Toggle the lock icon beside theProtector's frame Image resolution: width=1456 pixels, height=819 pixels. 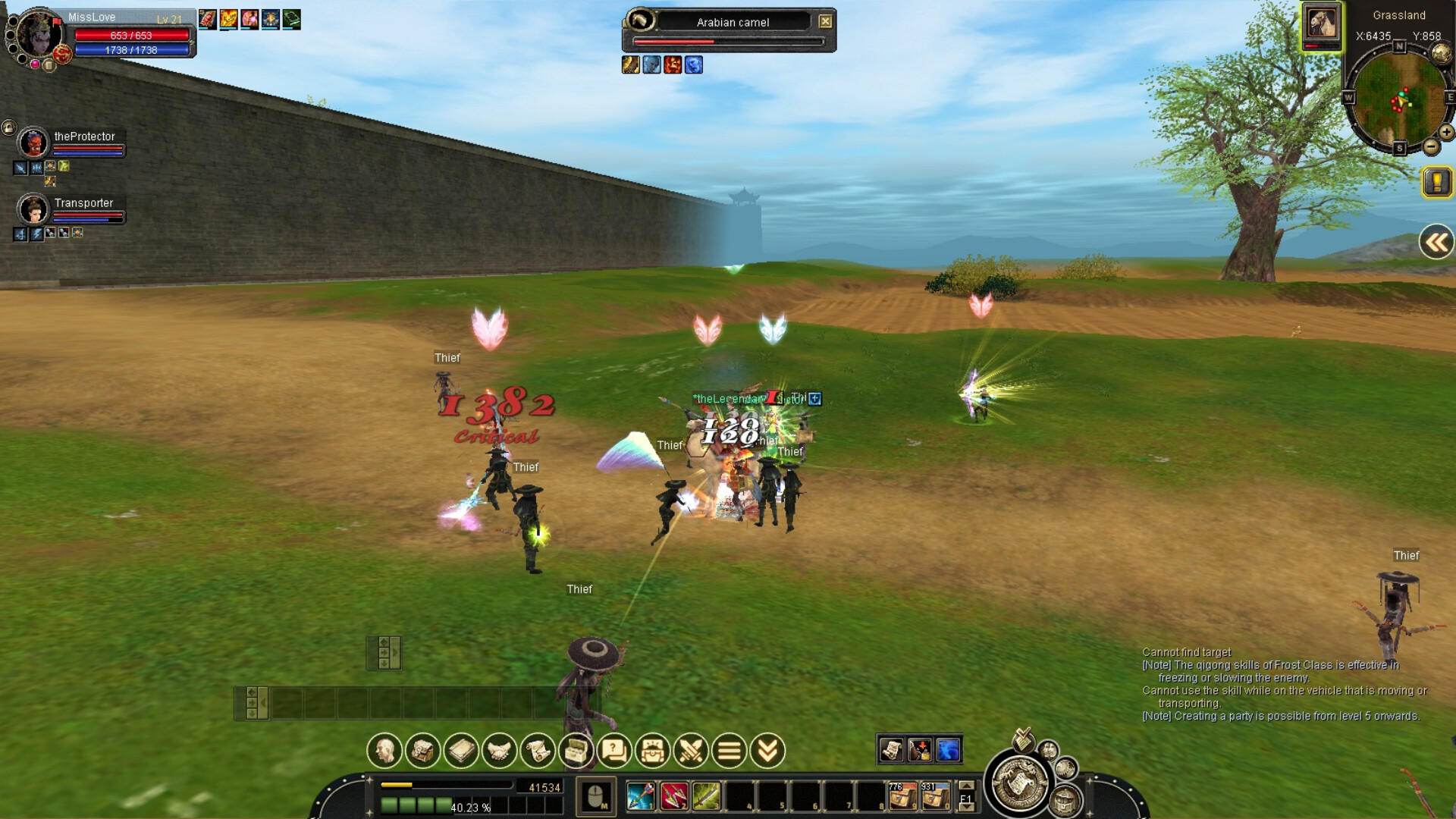[8, 126]
